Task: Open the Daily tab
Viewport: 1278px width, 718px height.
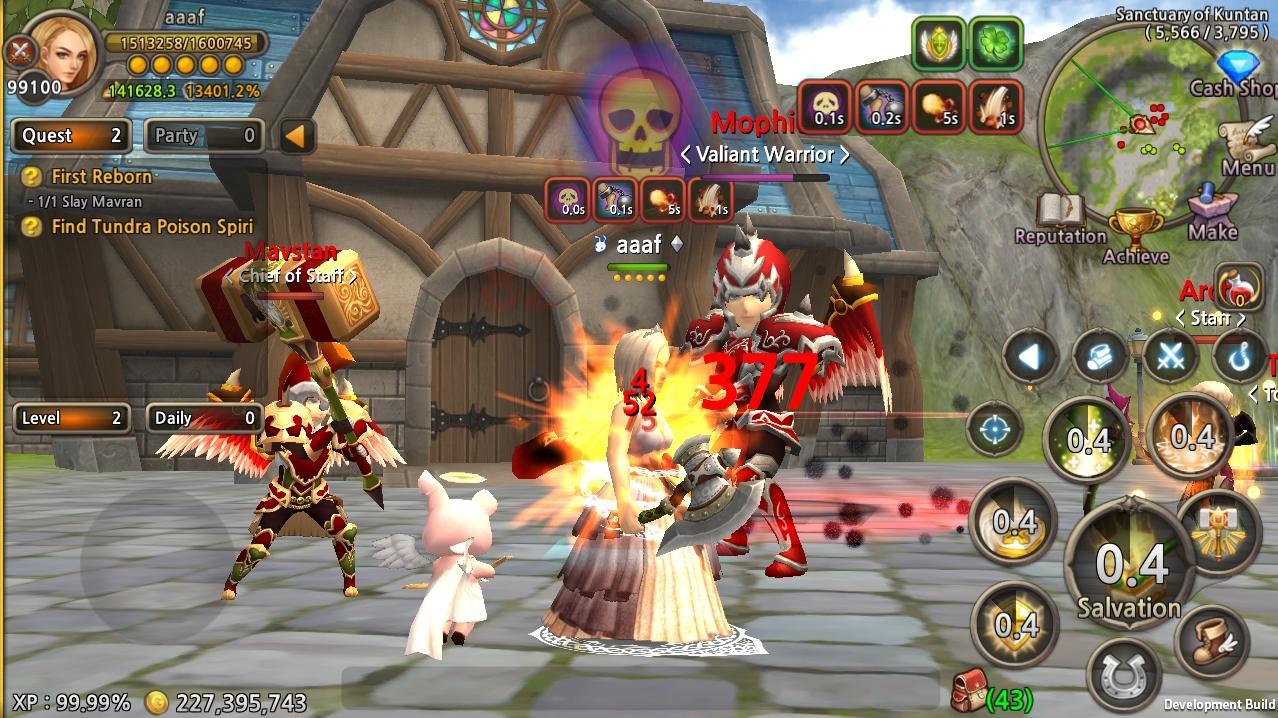Action: [x=204, y=418]
